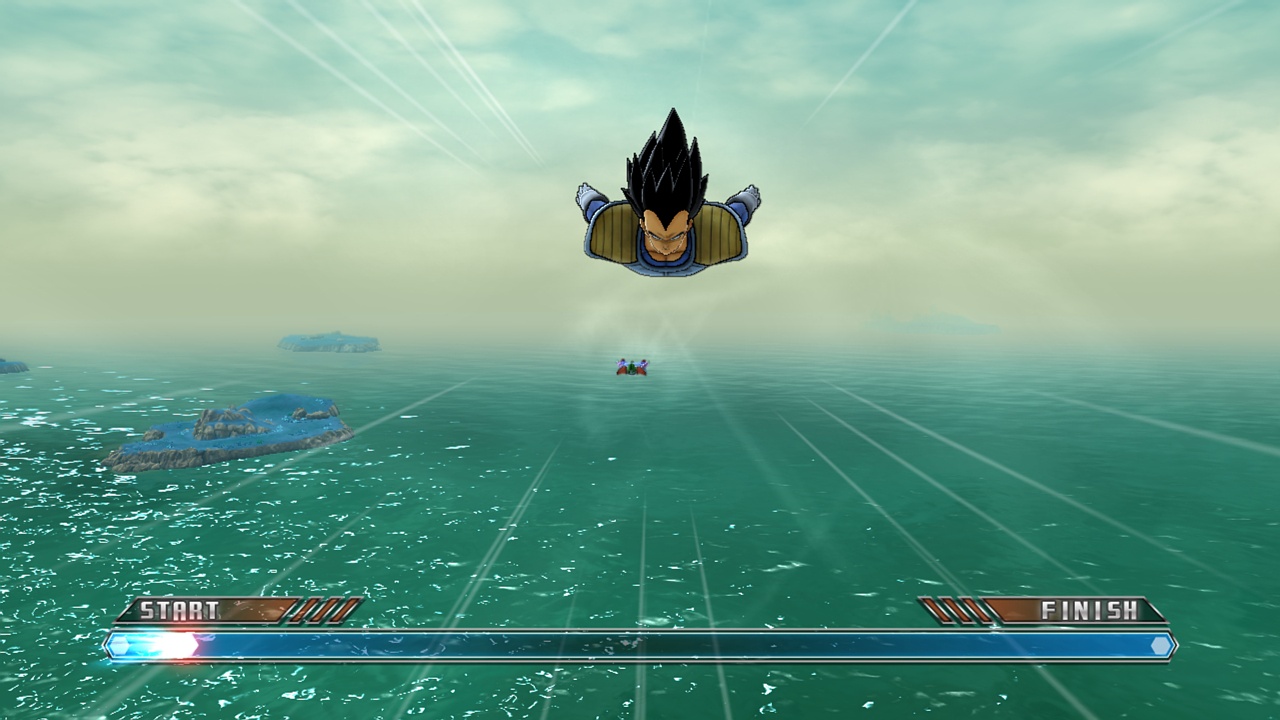The image size is (1280, 720).
Task: Select the hexagon marker at the bar's left end
Action: (120, 645)
